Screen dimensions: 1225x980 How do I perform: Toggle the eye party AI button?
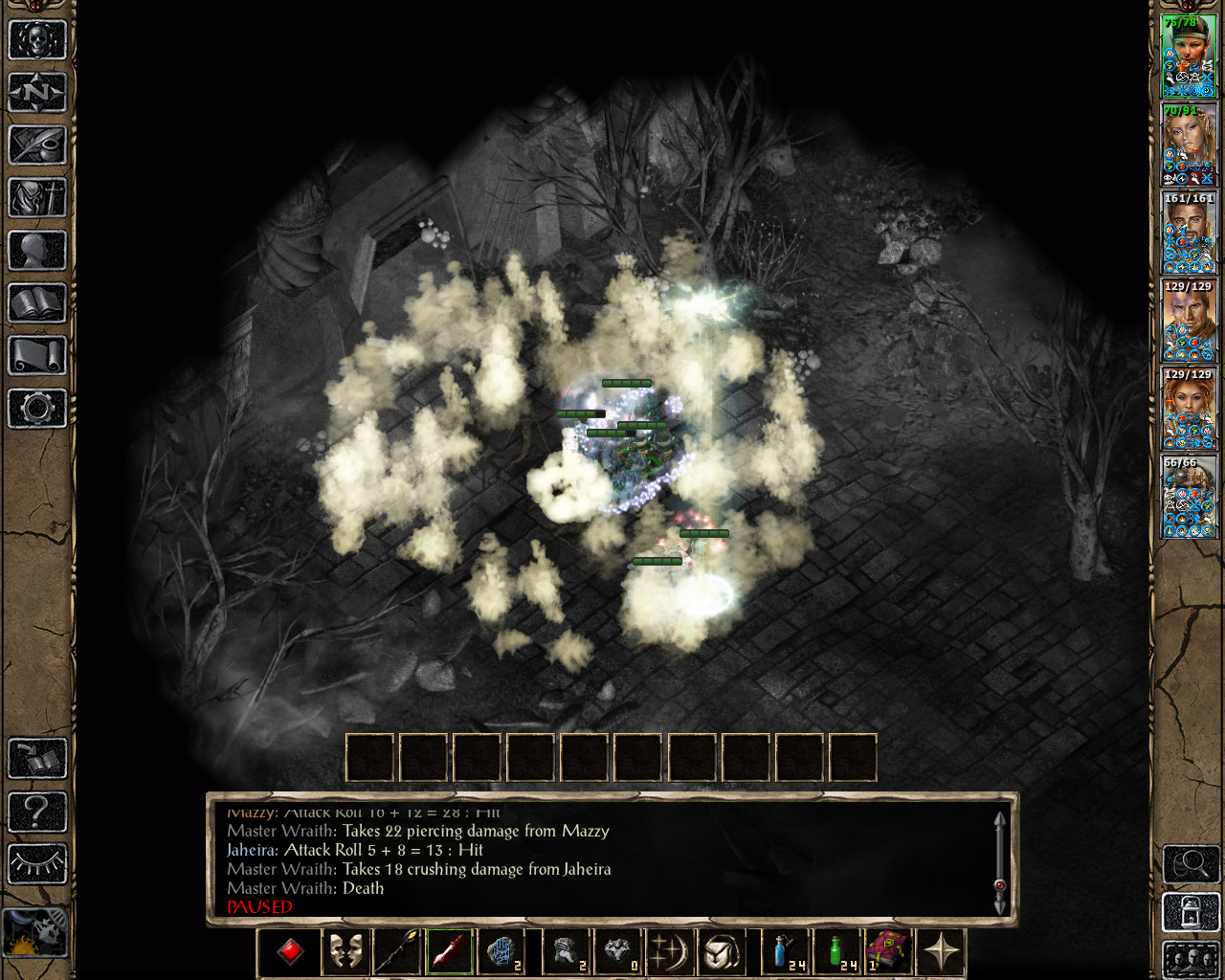pyautogui.click(x=37, y=864)
